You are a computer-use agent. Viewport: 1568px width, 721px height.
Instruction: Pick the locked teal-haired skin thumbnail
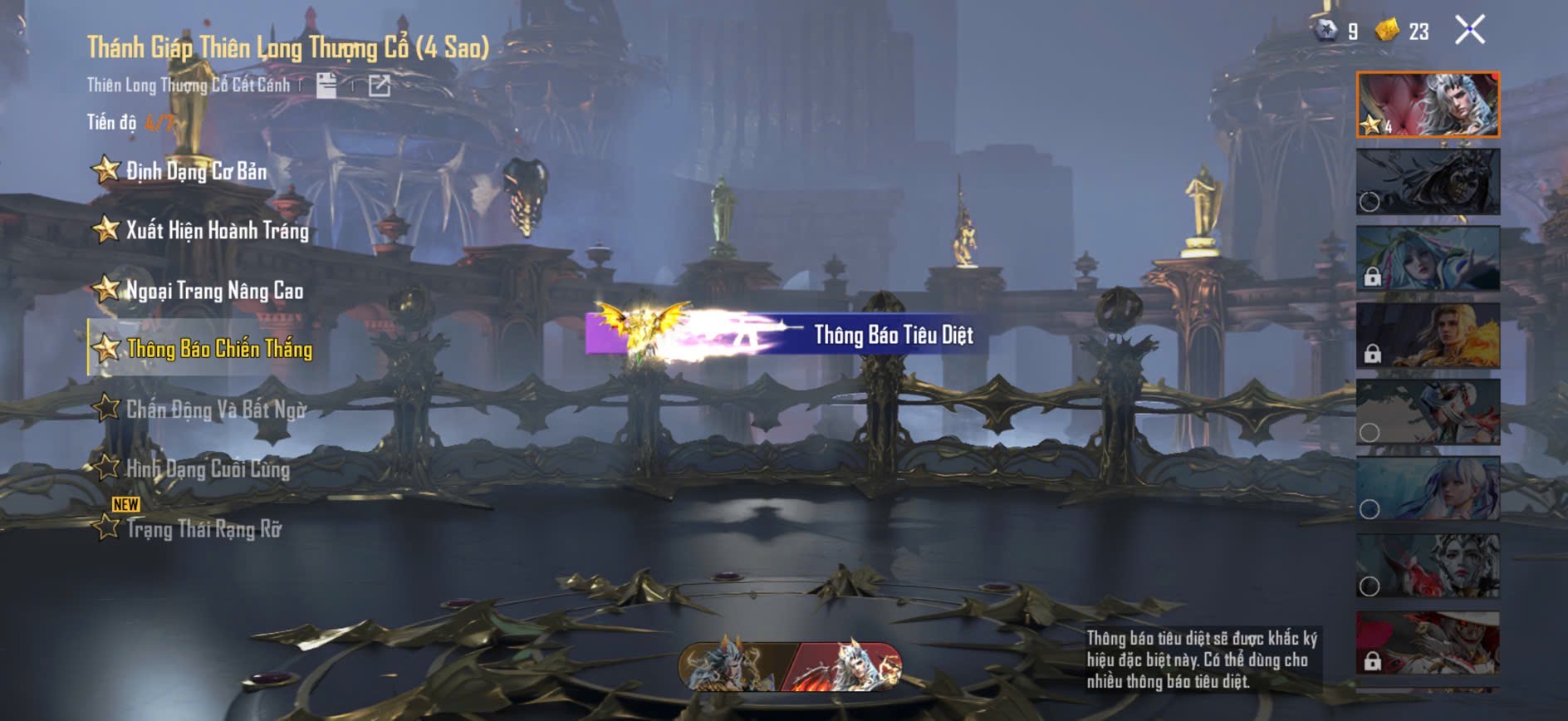pos(1428,258)
